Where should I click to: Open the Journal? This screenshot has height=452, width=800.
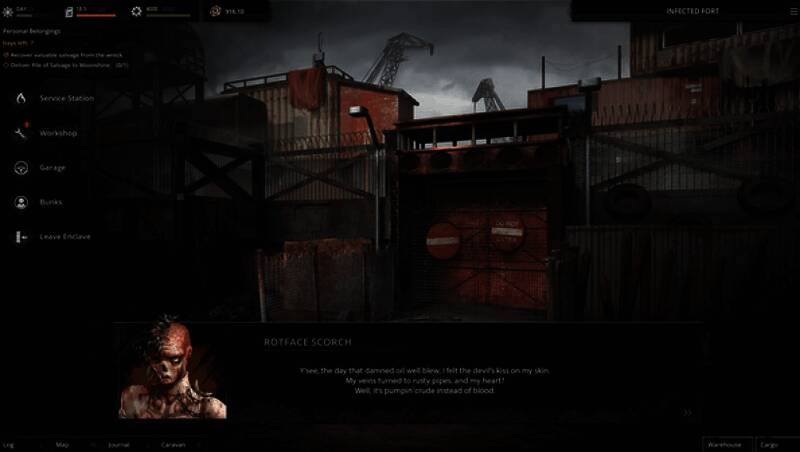point(118,444)
